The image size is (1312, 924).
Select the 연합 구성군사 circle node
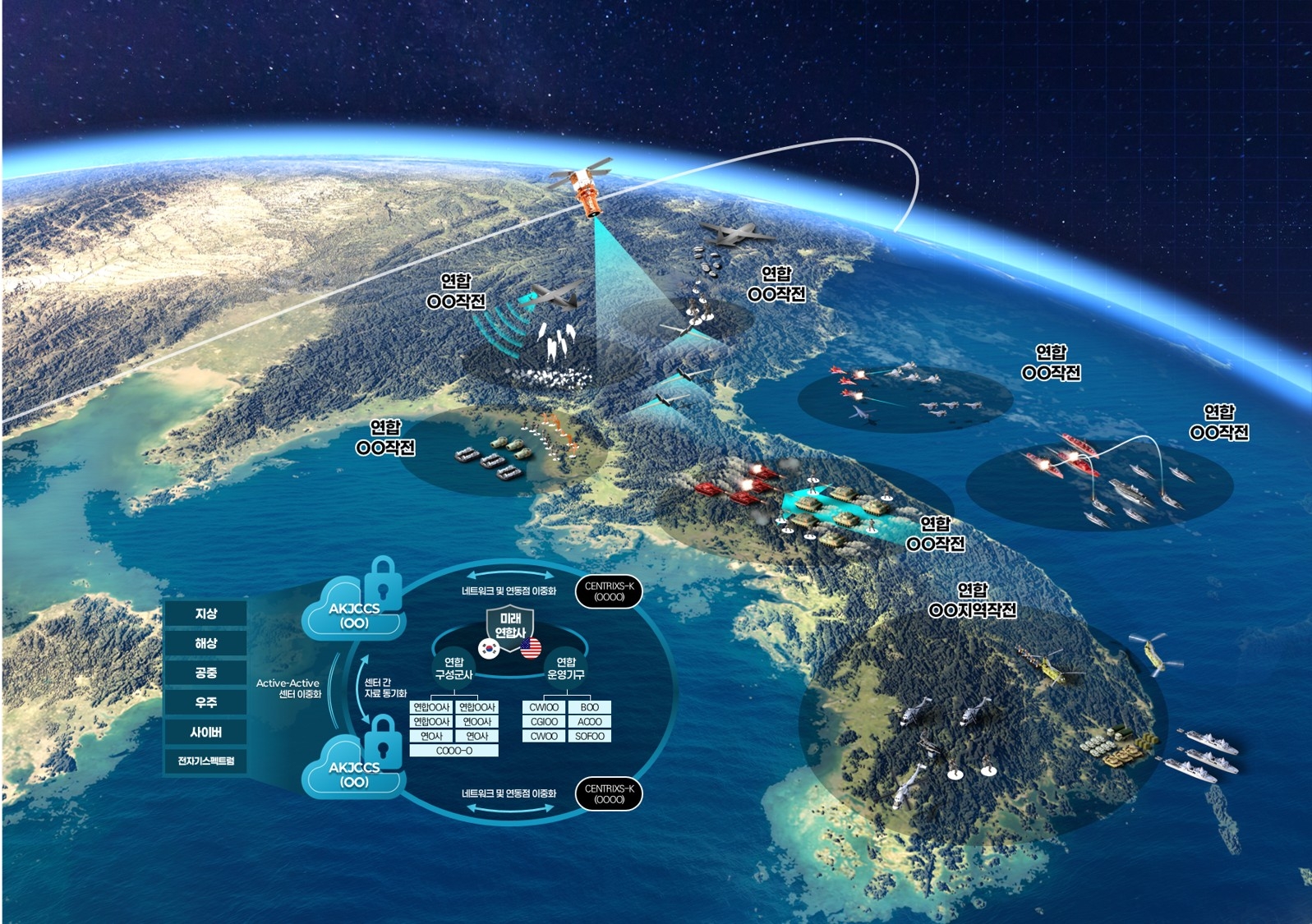click(x=453, y=668)
